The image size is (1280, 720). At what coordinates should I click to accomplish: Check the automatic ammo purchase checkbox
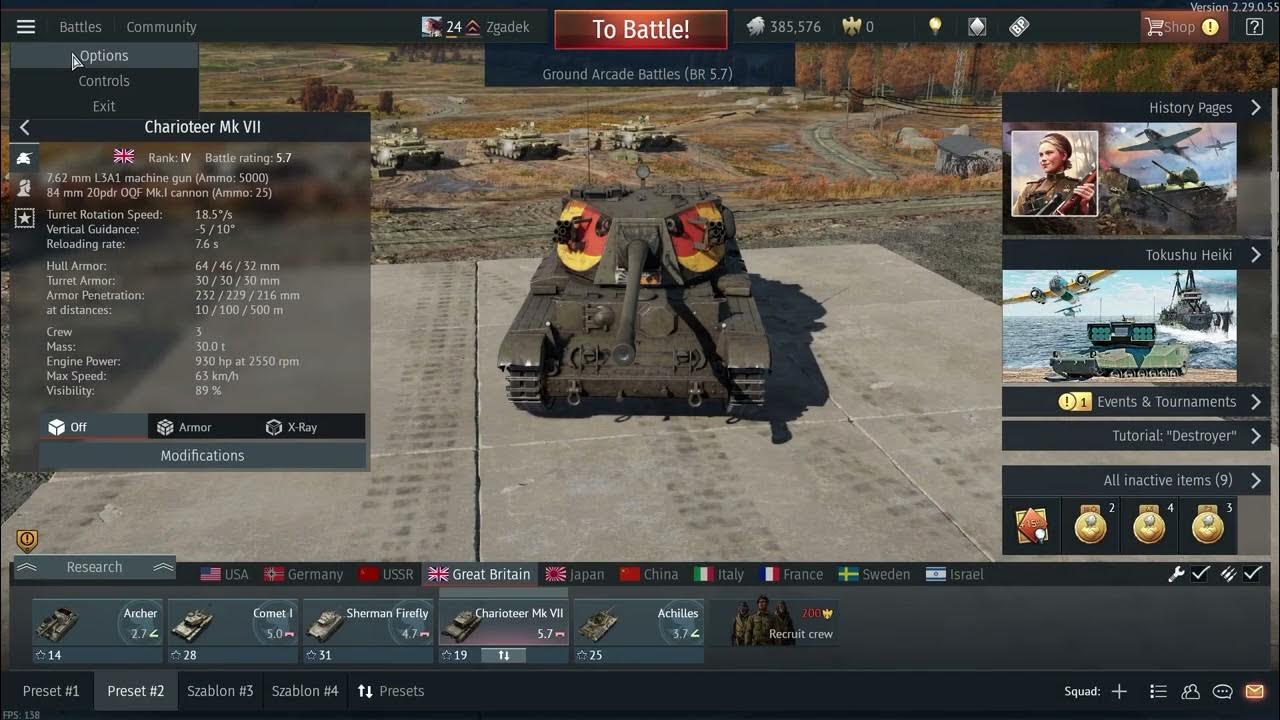click(1253, 574)
